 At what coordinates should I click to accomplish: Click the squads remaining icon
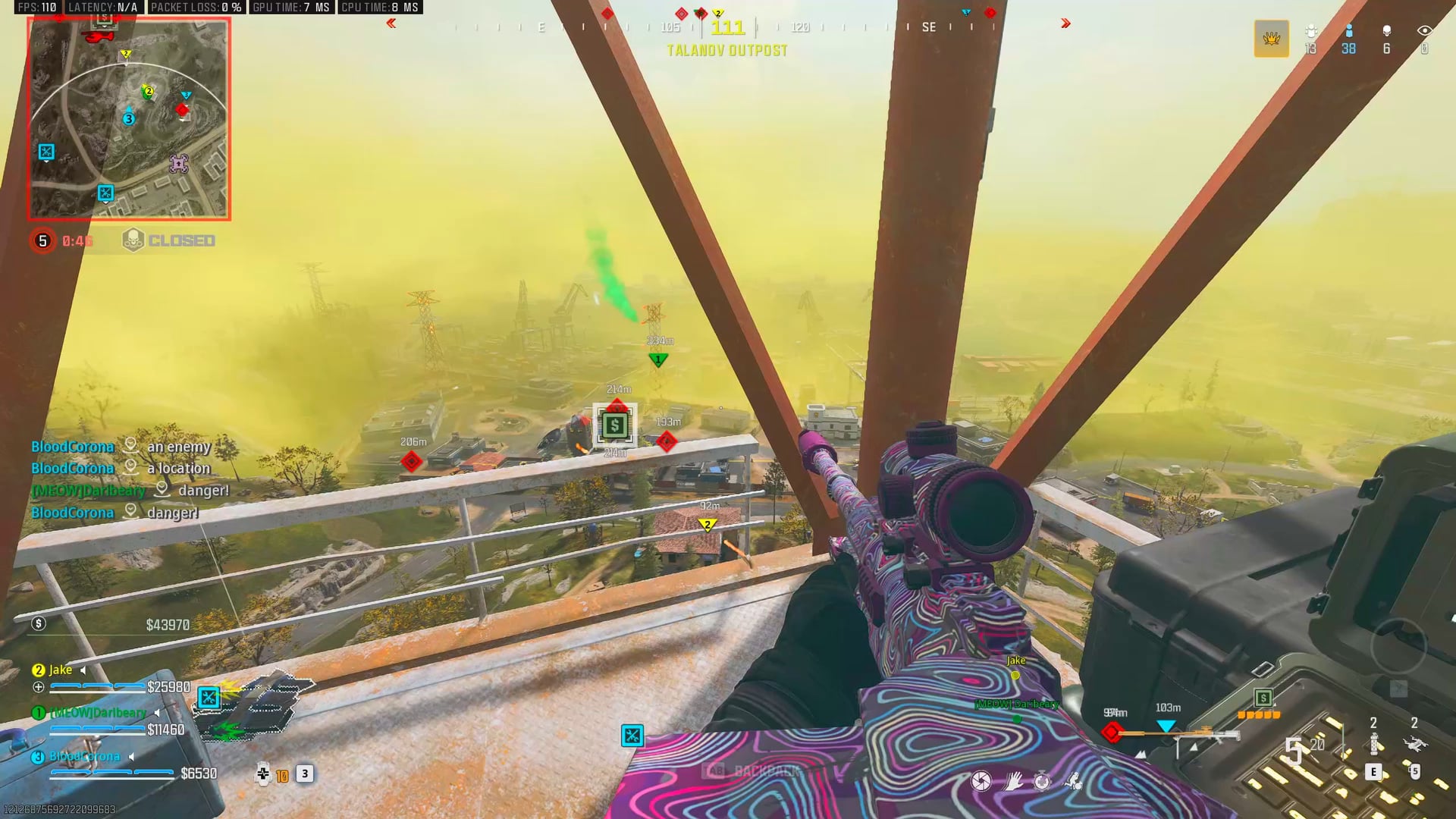coord(1311,31)
